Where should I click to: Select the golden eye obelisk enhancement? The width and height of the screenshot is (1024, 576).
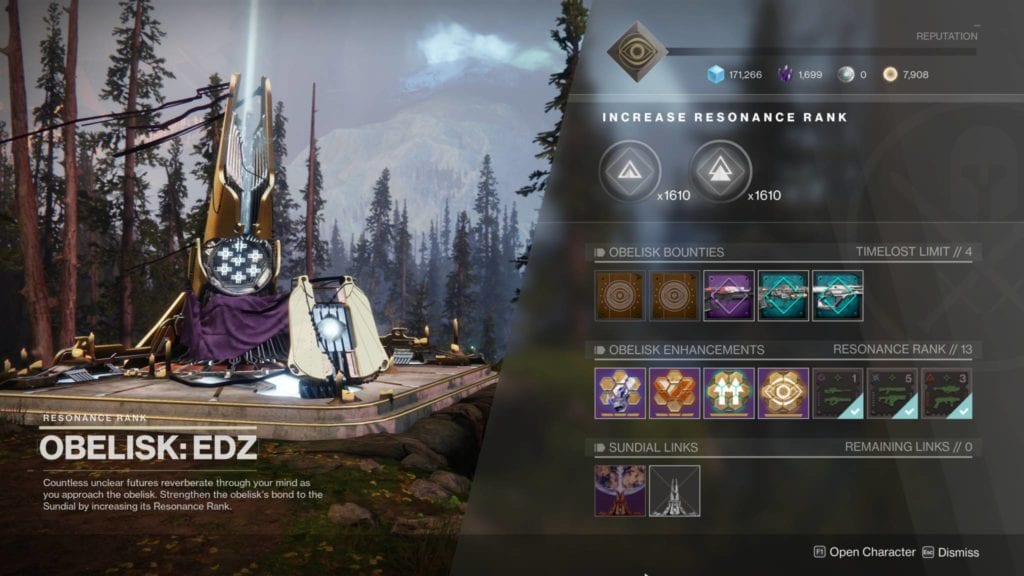click(x=783, y=393)
